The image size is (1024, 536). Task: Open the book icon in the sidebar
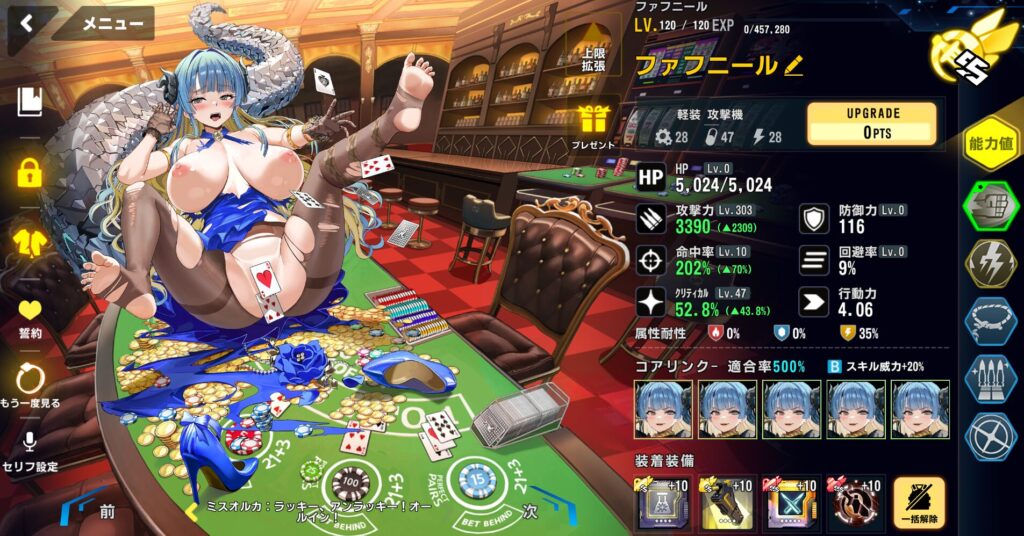[x=30, y=102]
